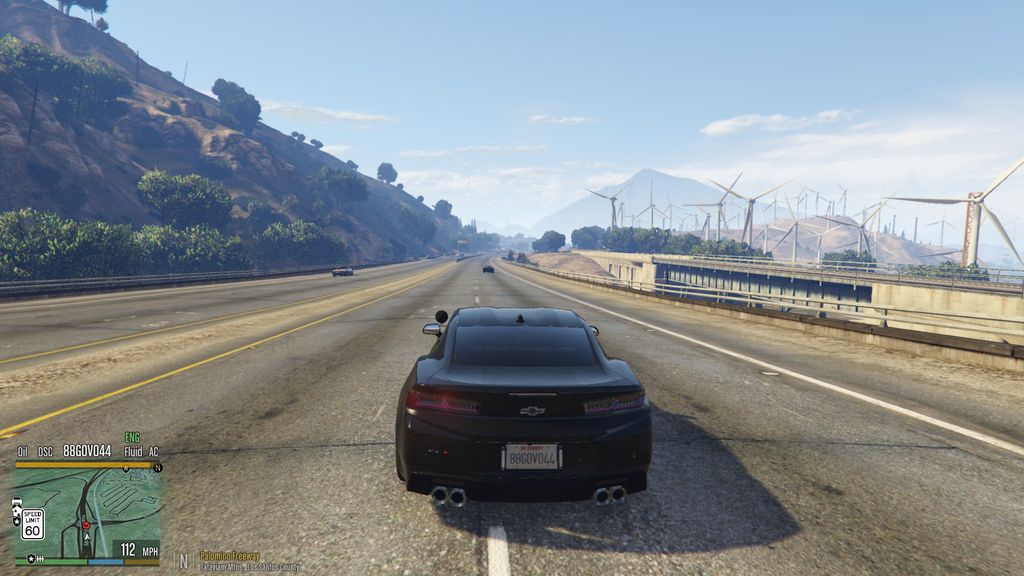Select the DSC status indicator
Screen dimensions: 1024x576
[45, 452]
